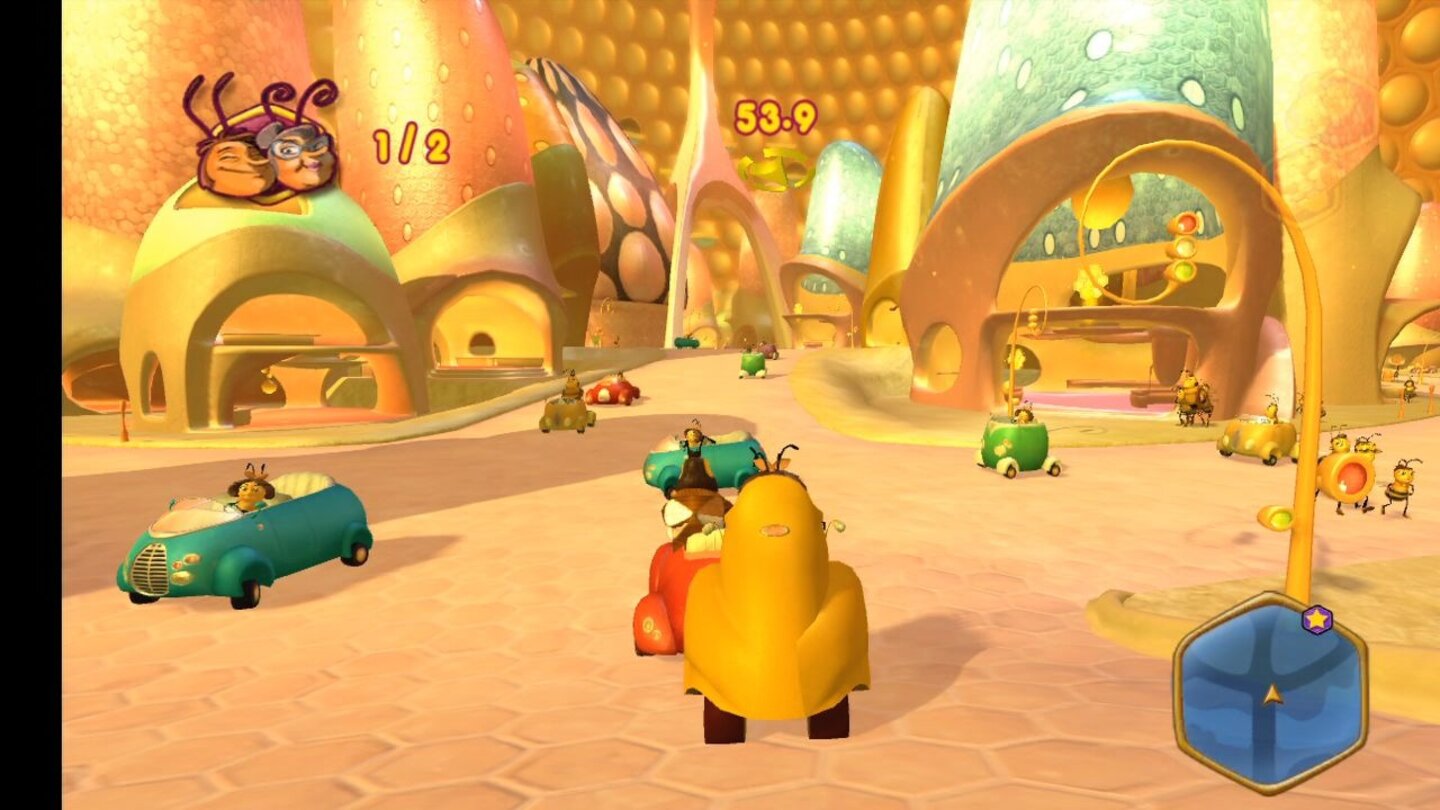The width and height of the screenshot is (1440, 810).
Task: Select the antennae above the character portraits
Action: click(x=258, y=98)
